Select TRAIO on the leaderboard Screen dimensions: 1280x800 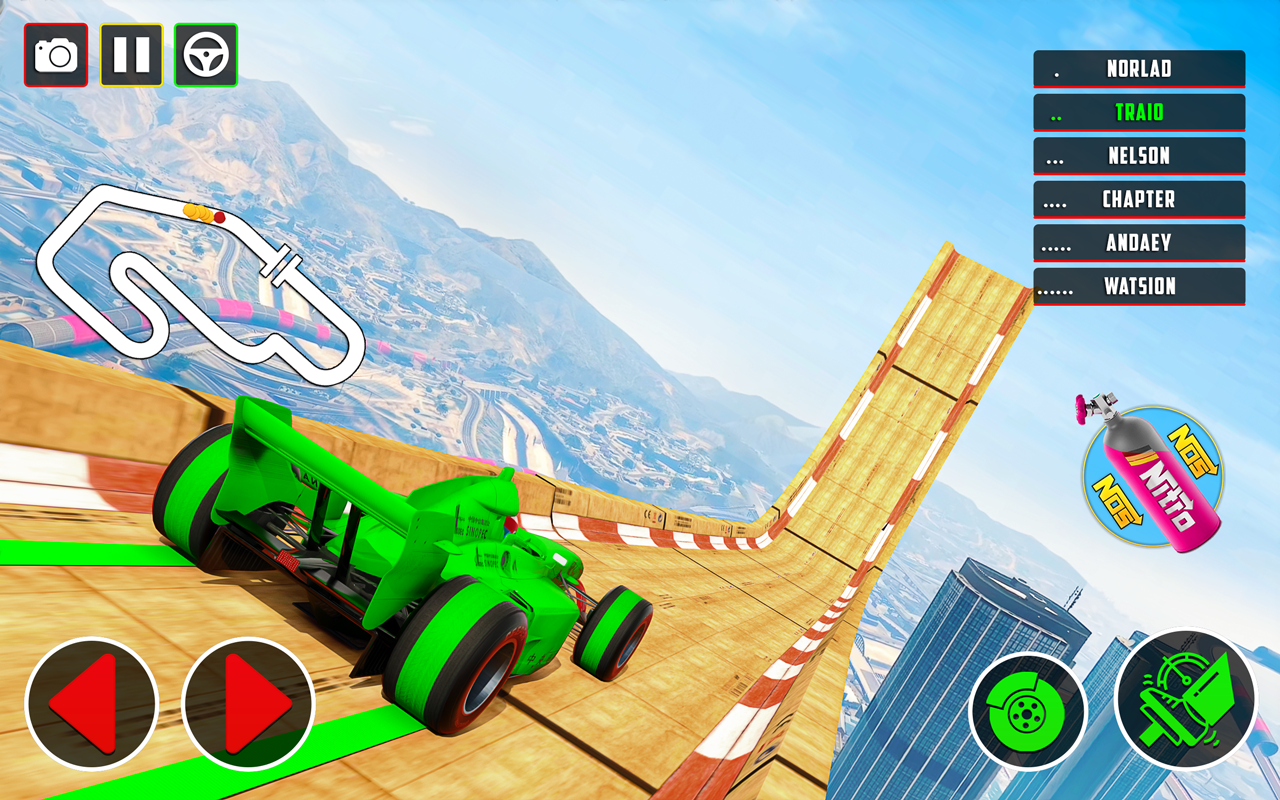point(1139,112)
